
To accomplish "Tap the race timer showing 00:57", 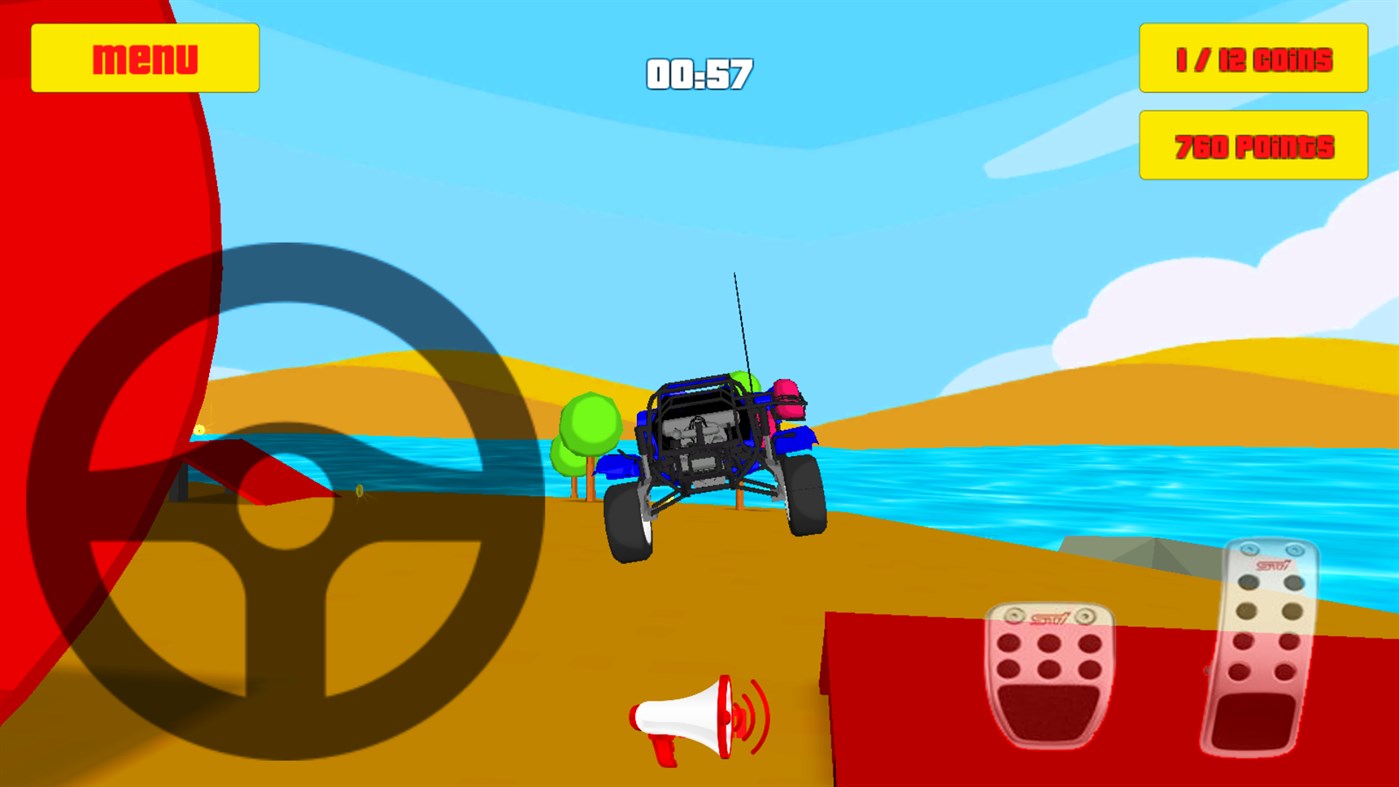I will pos(699,74).
